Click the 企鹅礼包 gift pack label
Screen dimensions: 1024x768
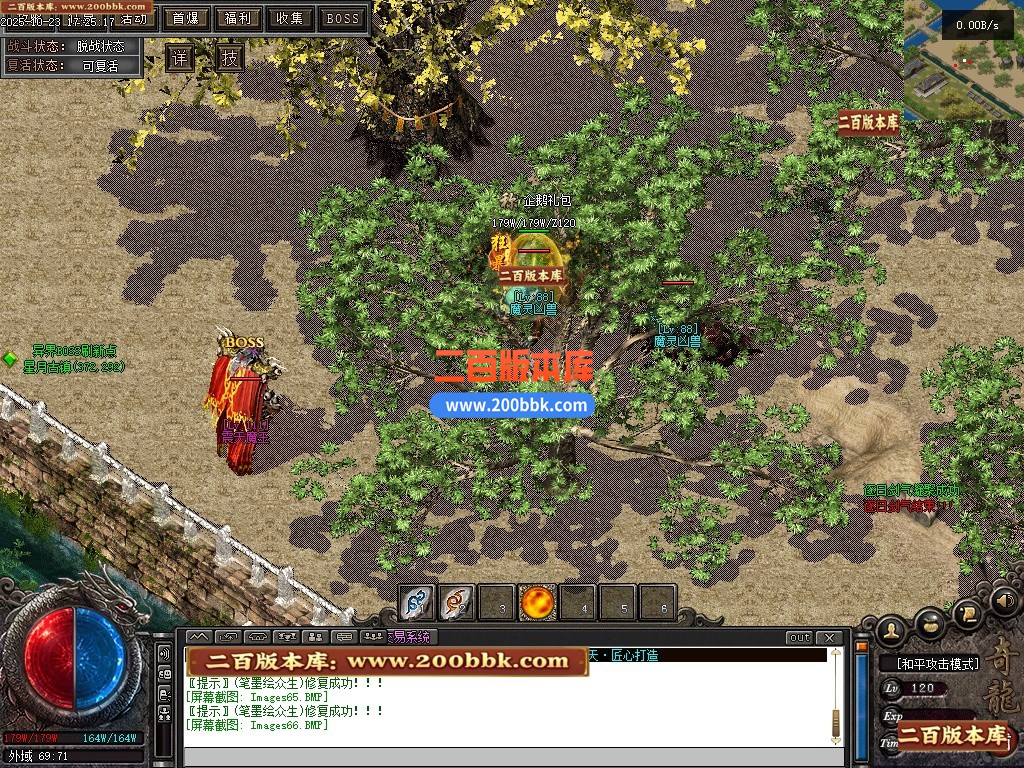click(x=546, y=201)
